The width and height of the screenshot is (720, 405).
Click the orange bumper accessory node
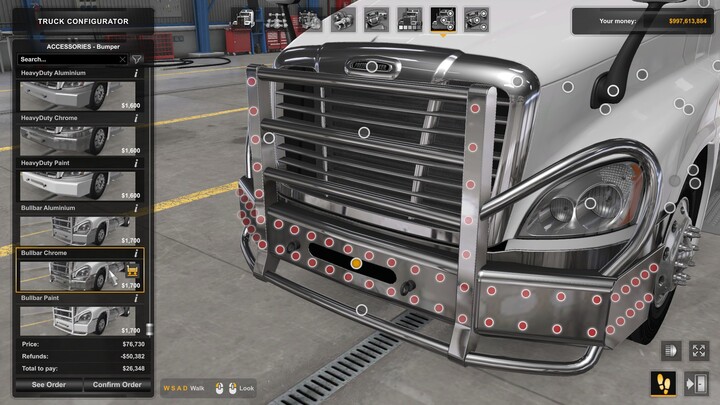(356, 263)
